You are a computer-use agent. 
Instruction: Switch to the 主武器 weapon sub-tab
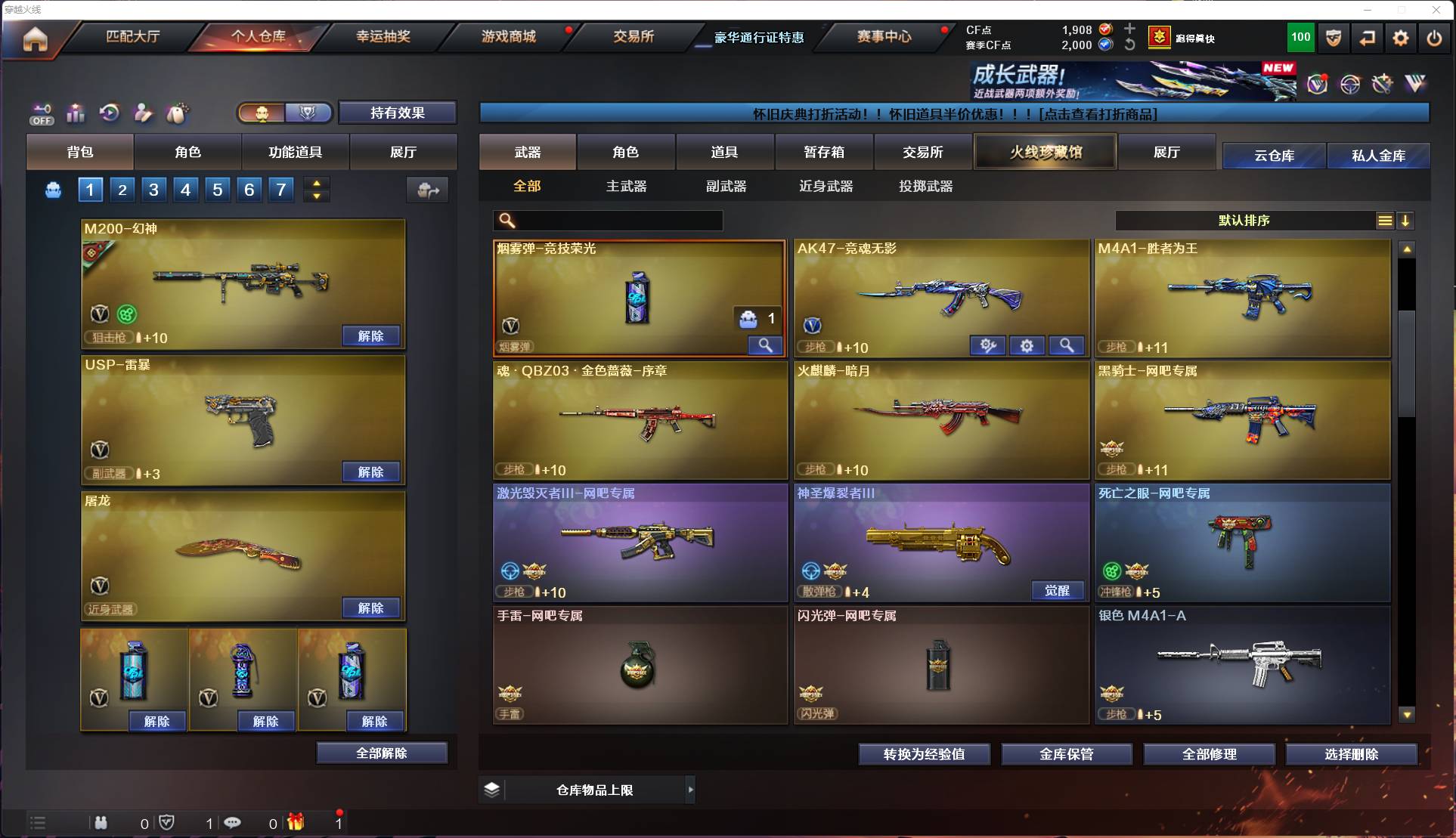[x=626, y=186]
